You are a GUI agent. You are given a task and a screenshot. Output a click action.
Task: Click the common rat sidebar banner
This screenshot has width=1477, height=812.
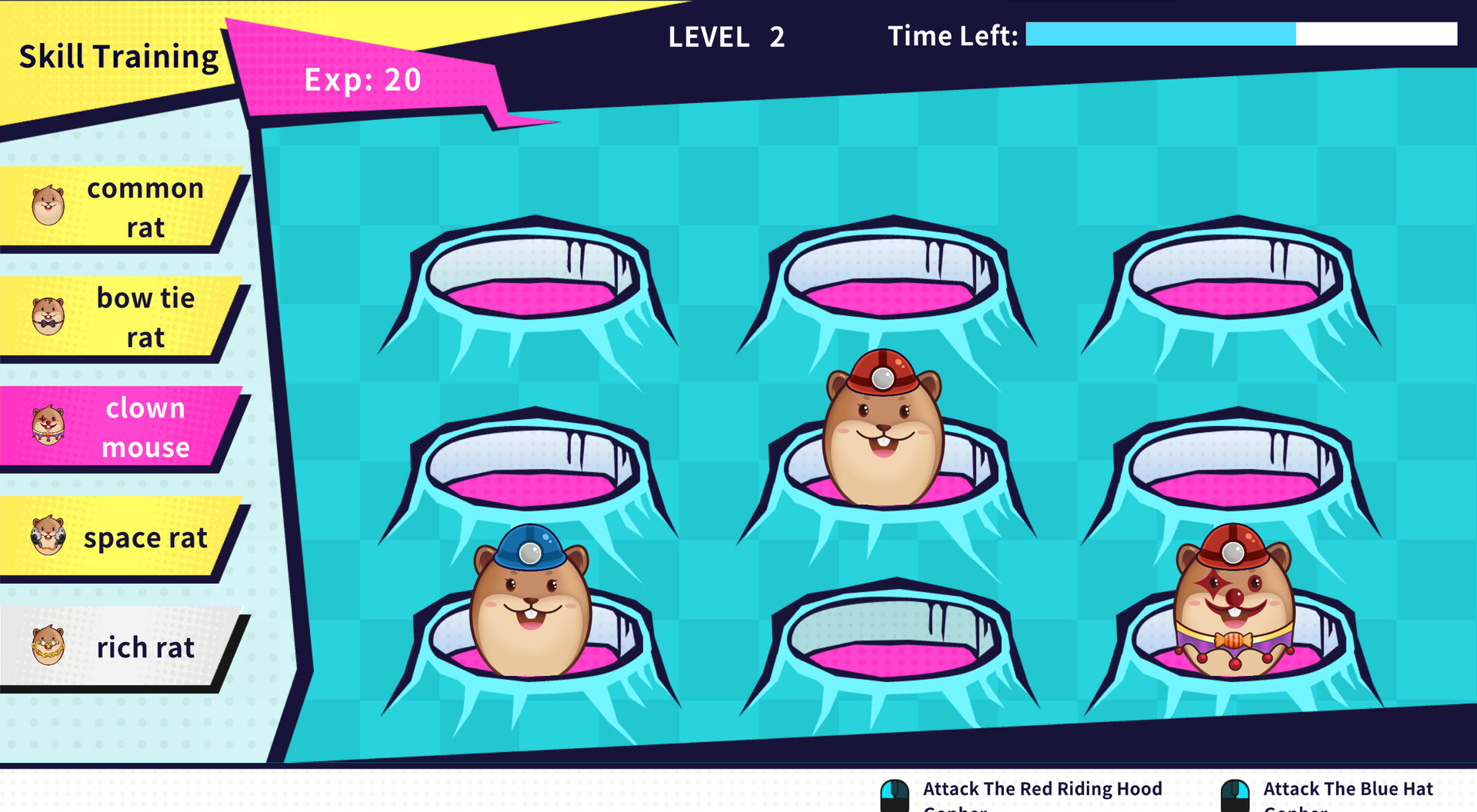pyautogui.click(x=145, y=206)
